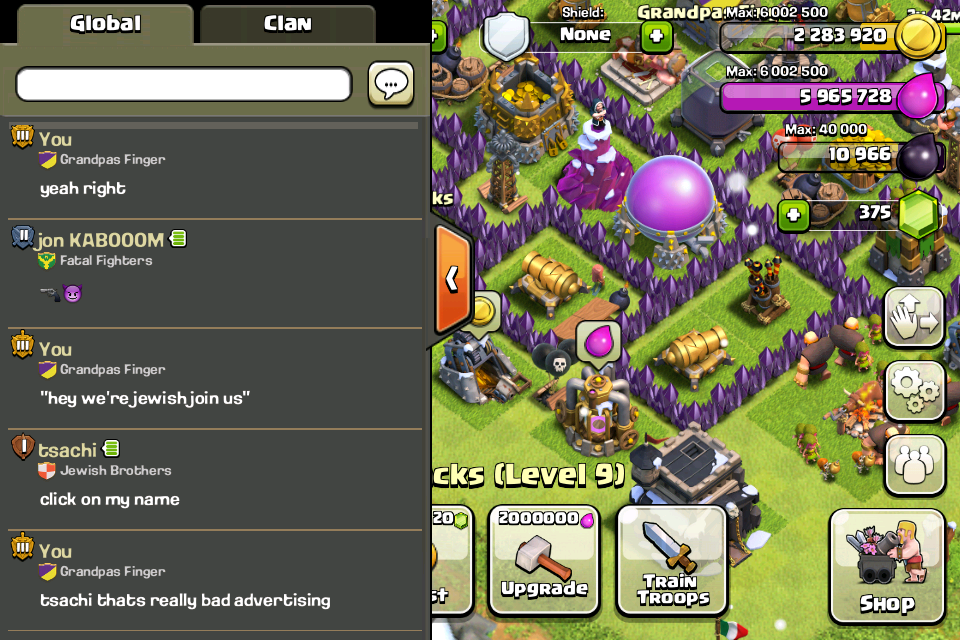Open the Shop
The image size is (960, 640).
coord(886,566)
